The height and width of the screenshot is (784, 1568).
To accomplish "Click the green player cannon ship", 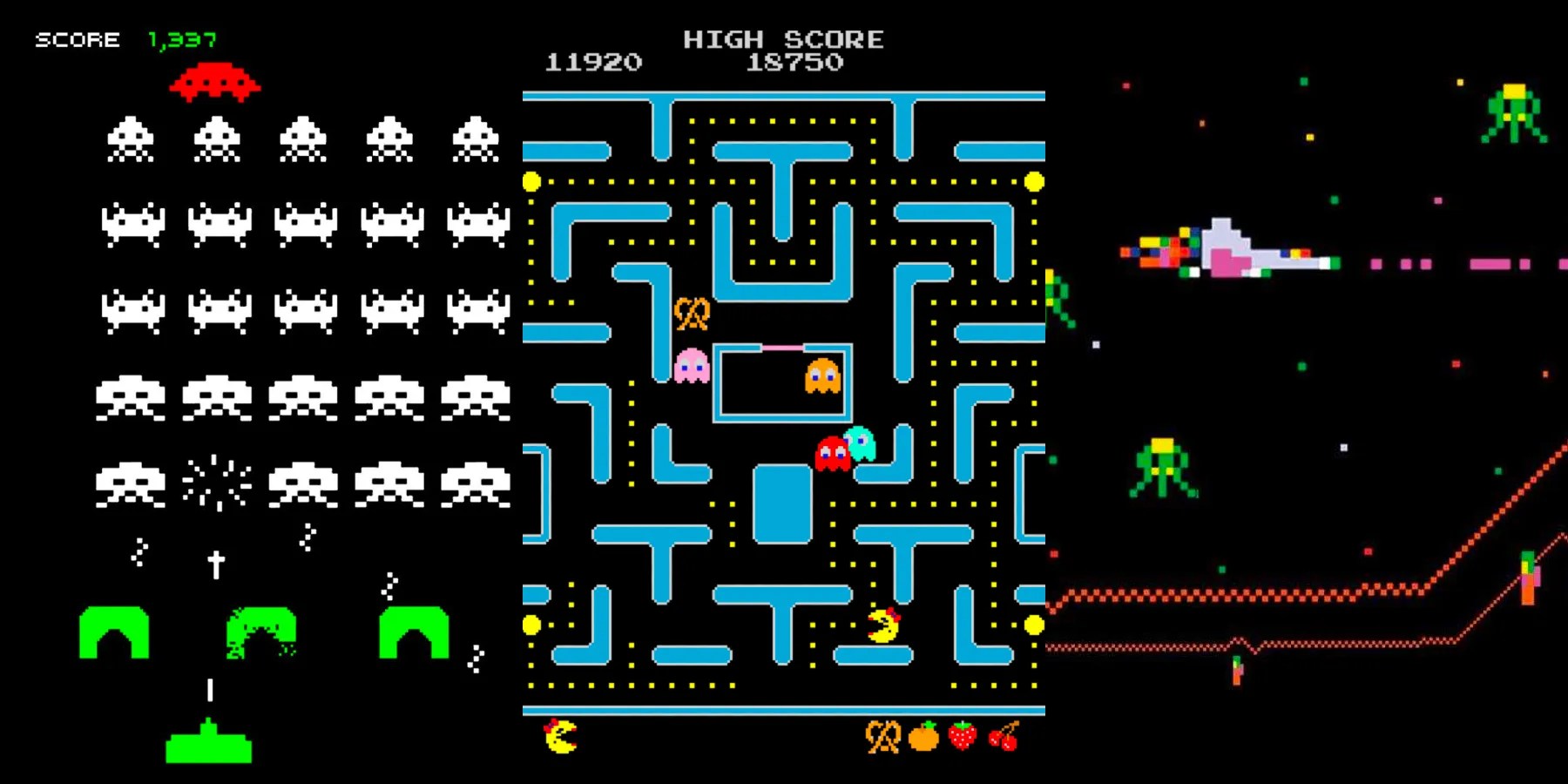I will point(206,747).
